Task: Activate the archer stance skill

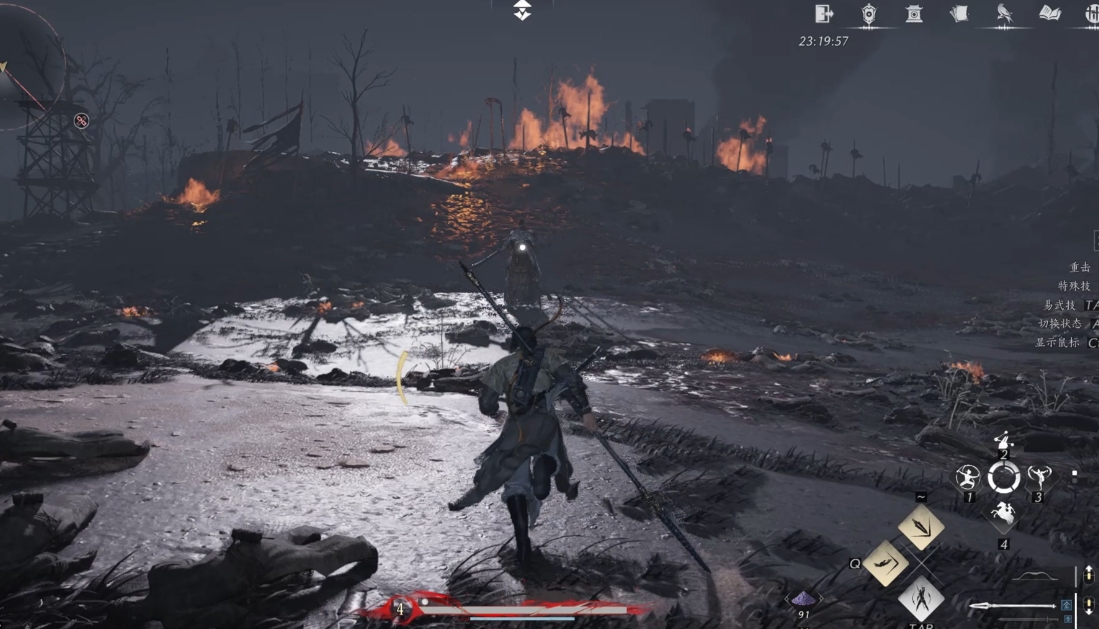Action: [x=967, y=476]
